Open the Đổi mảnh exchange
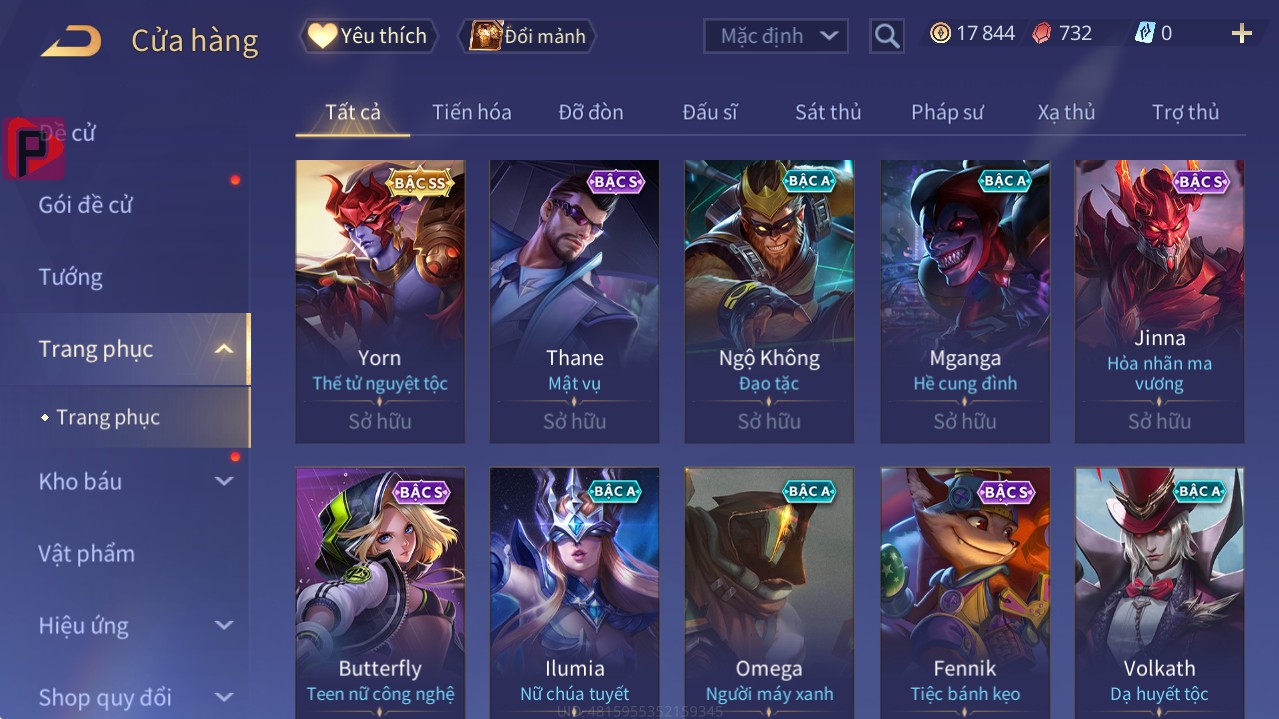Screen dimensions: 1279x719 click(x=527, y=36)
